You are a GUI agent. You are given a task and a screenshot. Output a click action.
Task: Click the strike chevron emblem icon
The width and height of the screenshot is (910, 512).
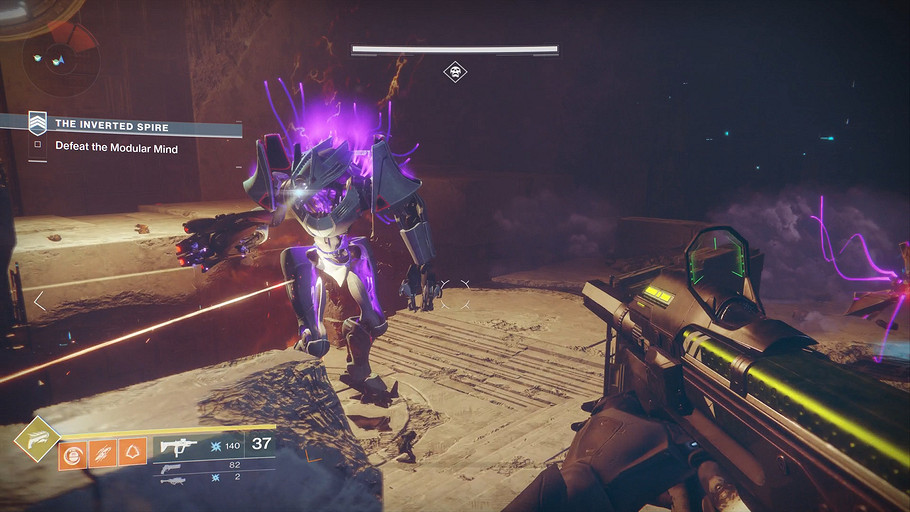coord(37,123)
